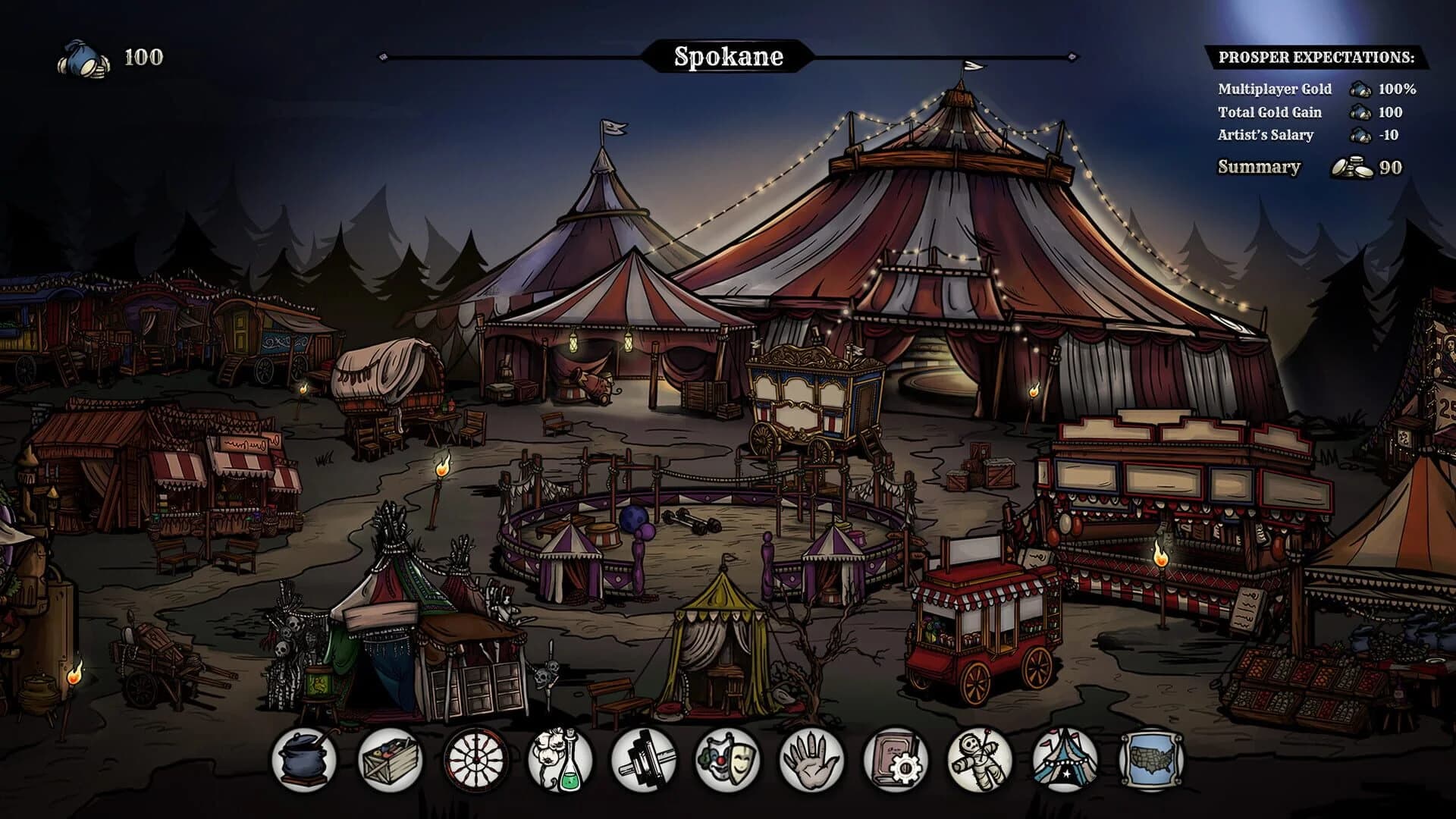Open the palm reading hand icon
The image size is (1456, 819).
[808, 765]
